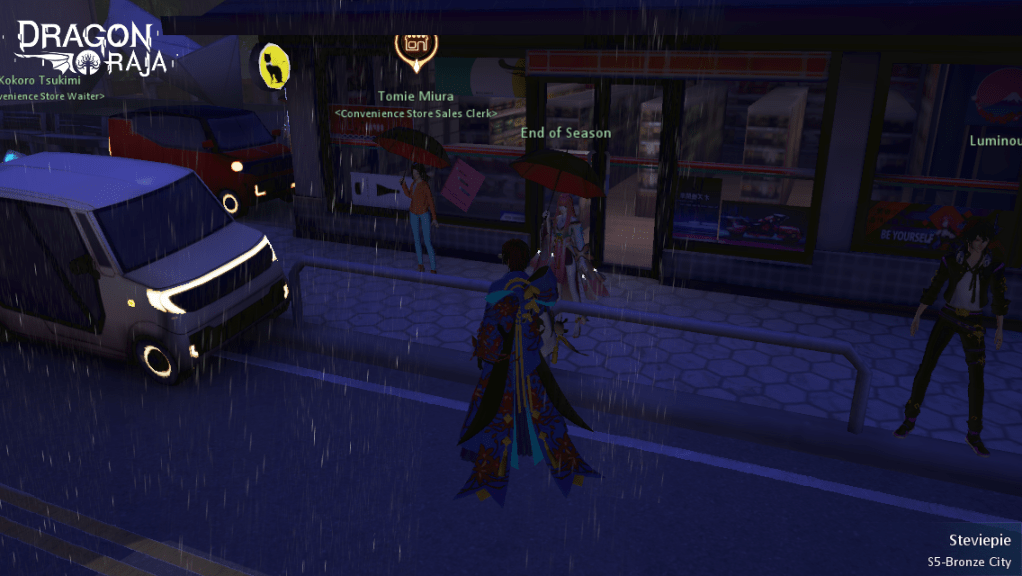Image resolution: width=1022 pixels, height=576 pixels.
Task: Open the shop marker above Tomie Miura
Action: (x=415, y=48)
